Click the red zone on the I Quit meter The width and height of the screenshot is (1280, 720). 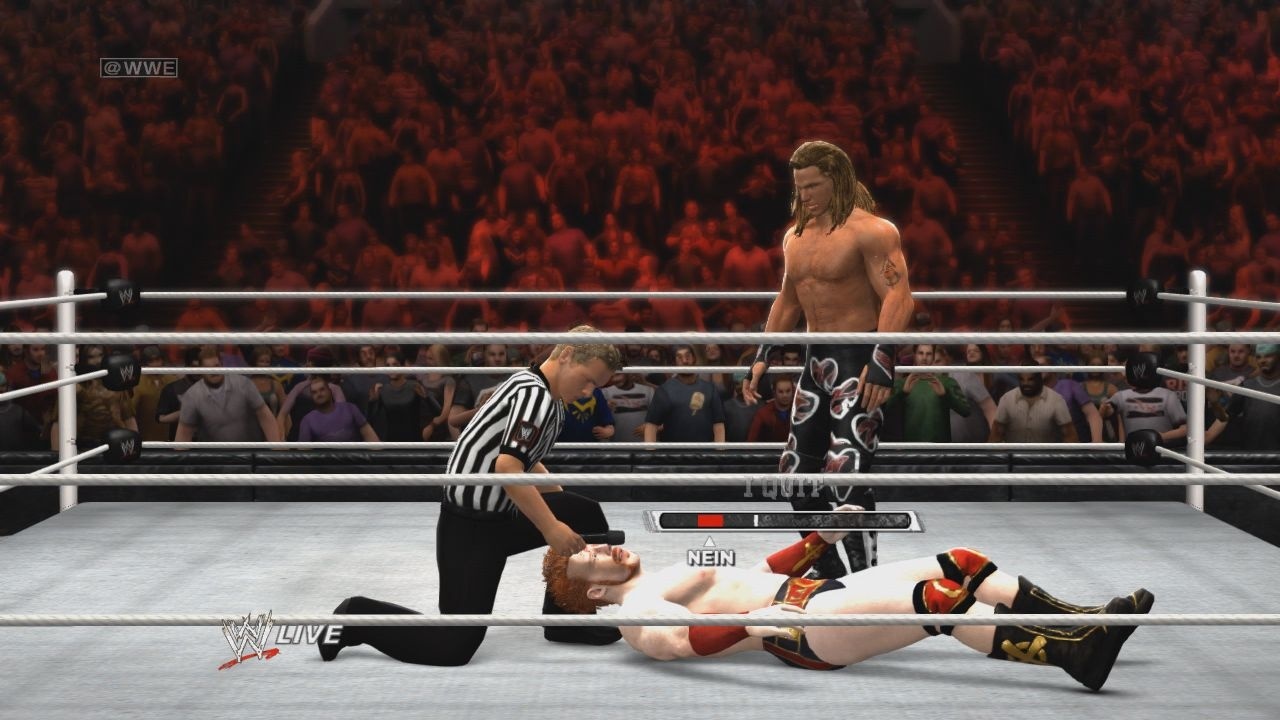click(x=710, y=521)
